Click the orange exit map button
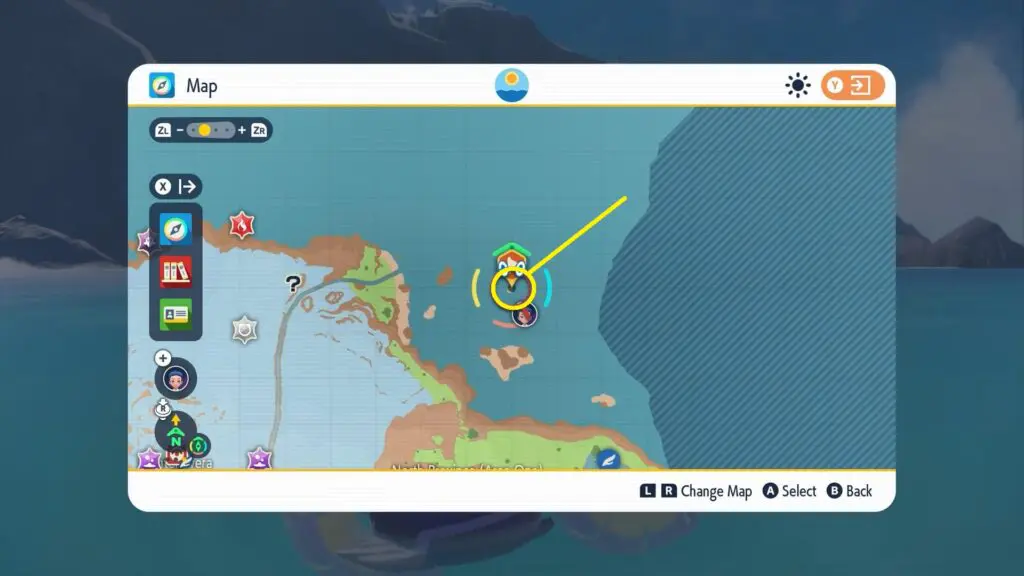 pos(853,86)
